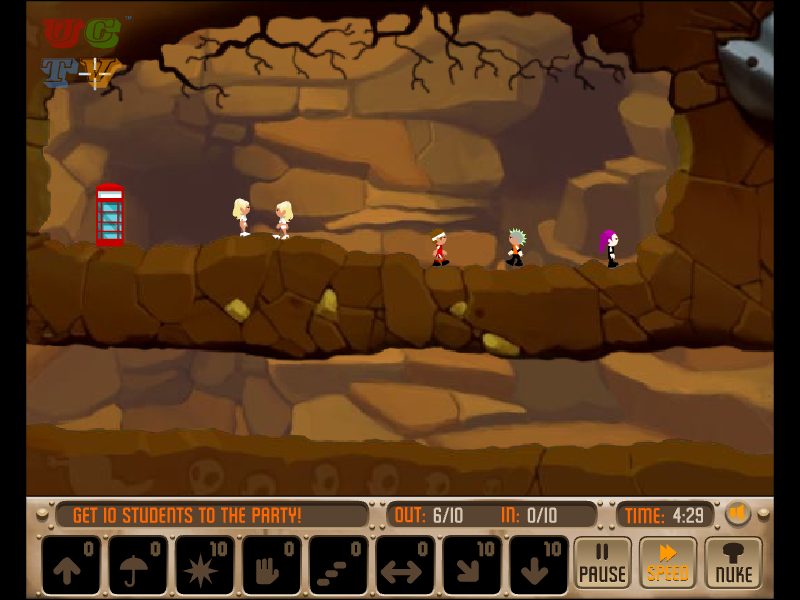800x600 pixels.
Task: Hit the Nuke button
Action: 733,563
